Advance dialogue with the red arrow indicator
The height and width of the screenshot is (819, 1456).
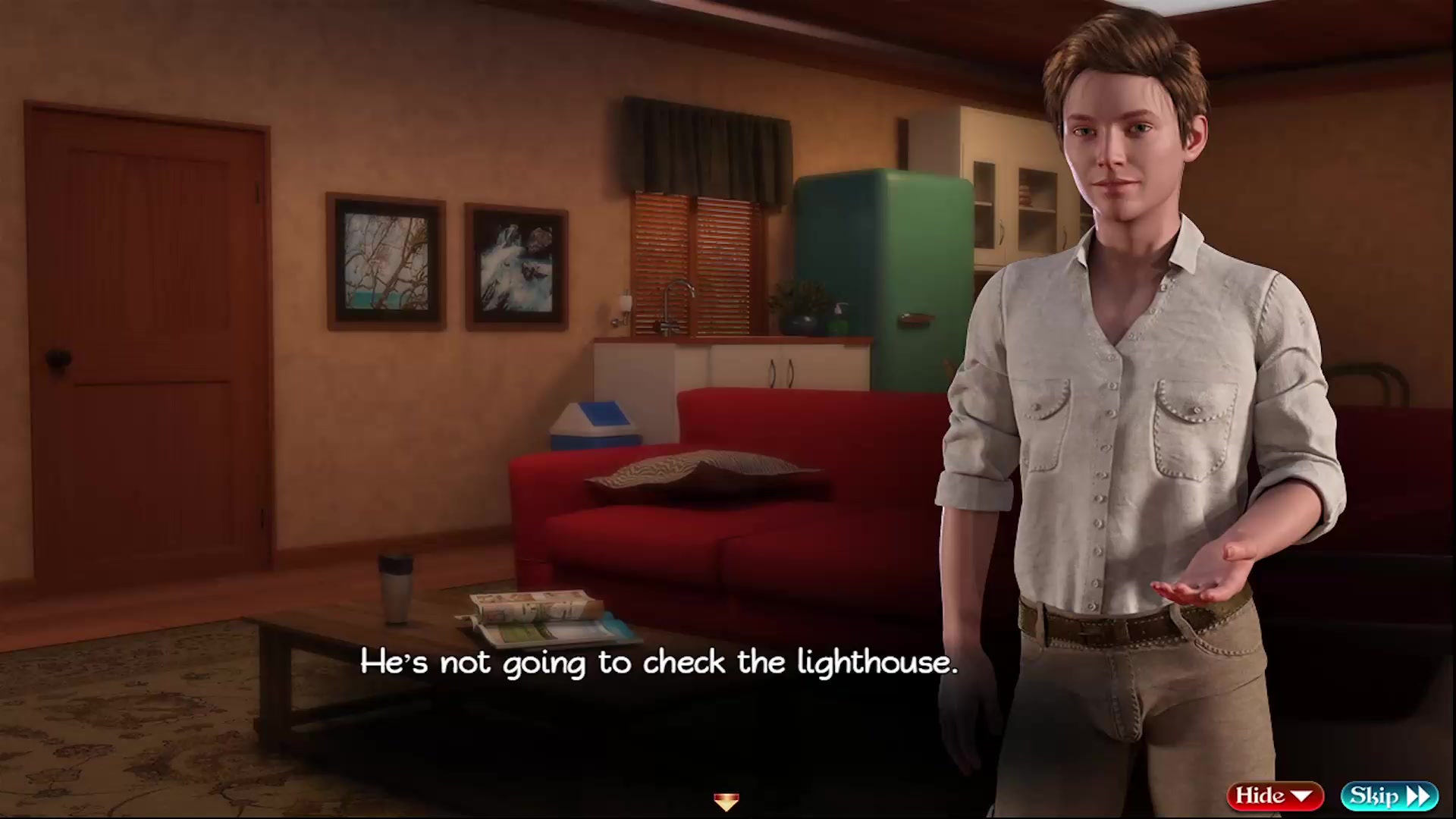[x=726, y=802]
